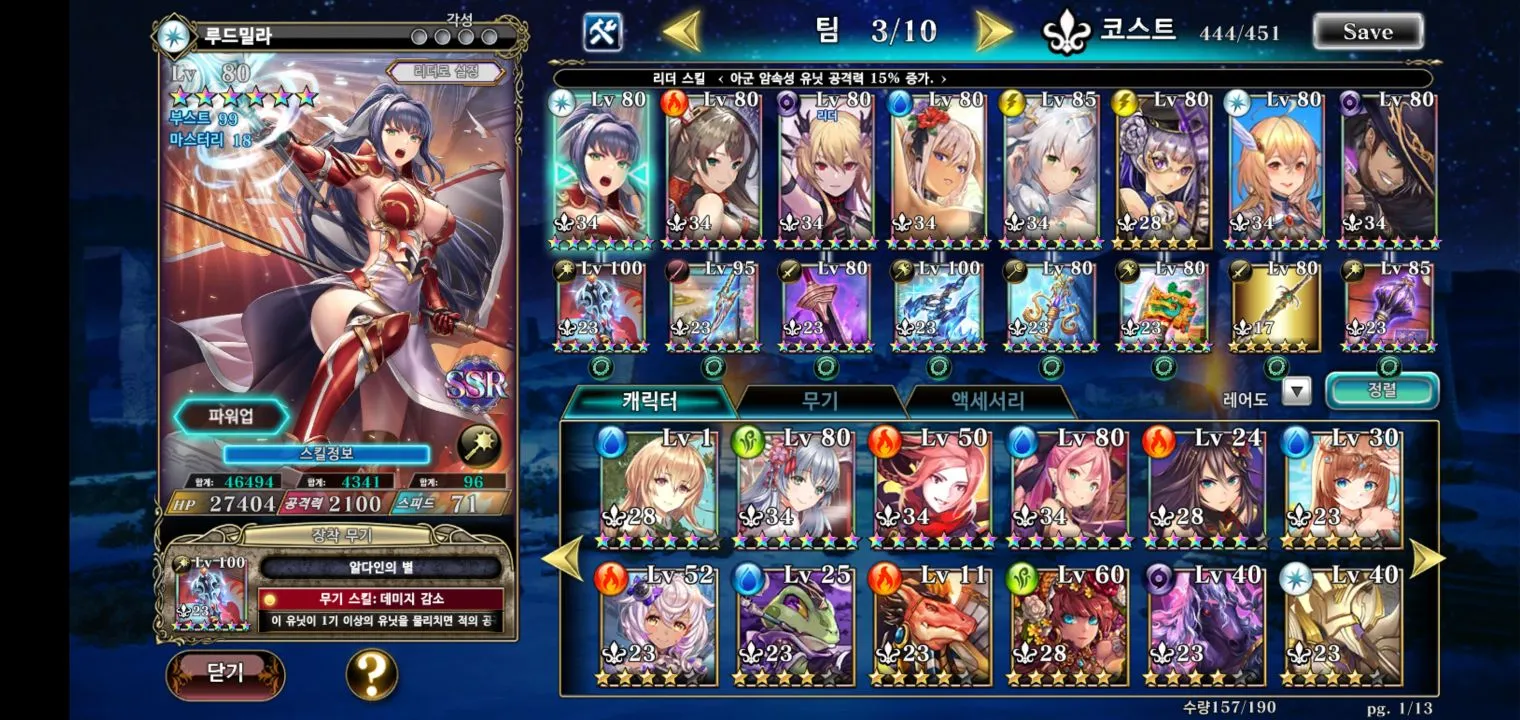Switch to the 무기 tab
Viewport: 1520px width, 720px height.
pos(820,401)
